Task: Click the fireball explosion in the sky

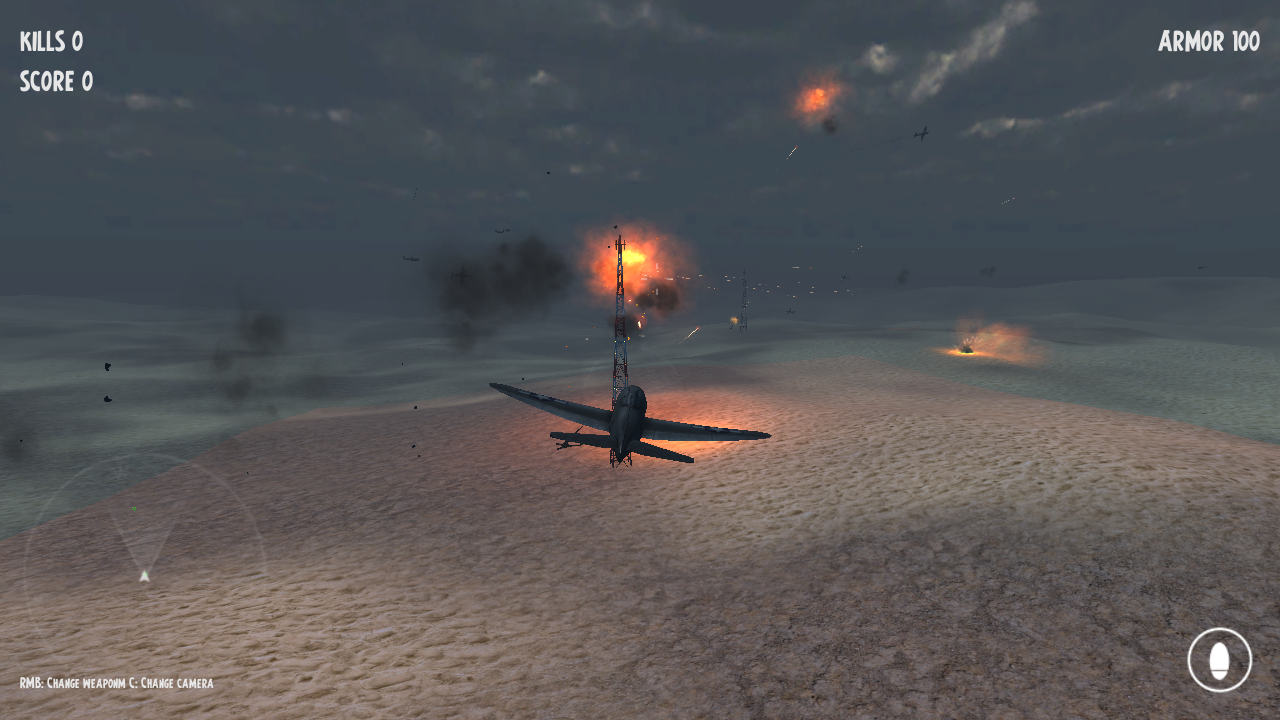Action: pyautogui.click(x=820, y=98)
